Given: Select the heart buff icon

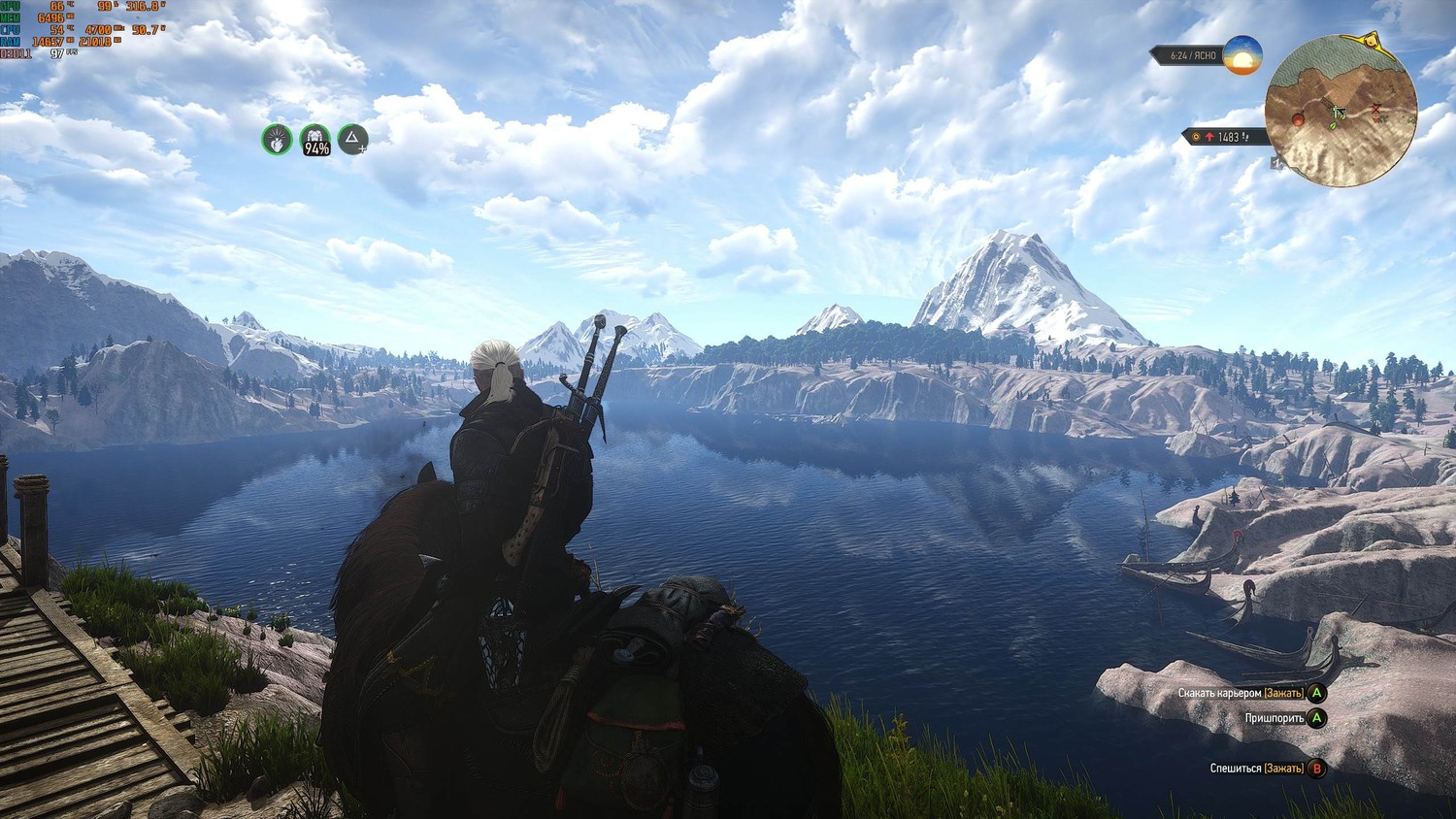Looking at the screenshot, I should pos(278,140).
